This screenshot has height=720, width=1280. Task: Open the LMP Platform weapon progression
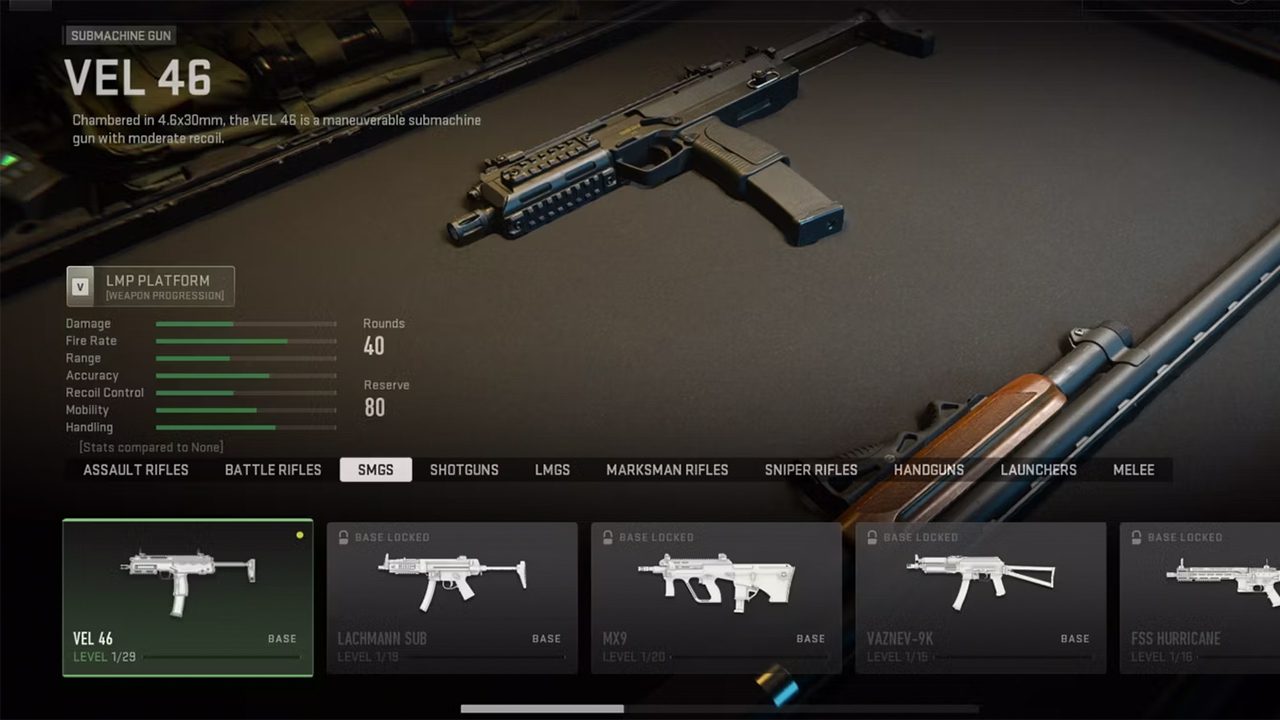pos(151,286)
